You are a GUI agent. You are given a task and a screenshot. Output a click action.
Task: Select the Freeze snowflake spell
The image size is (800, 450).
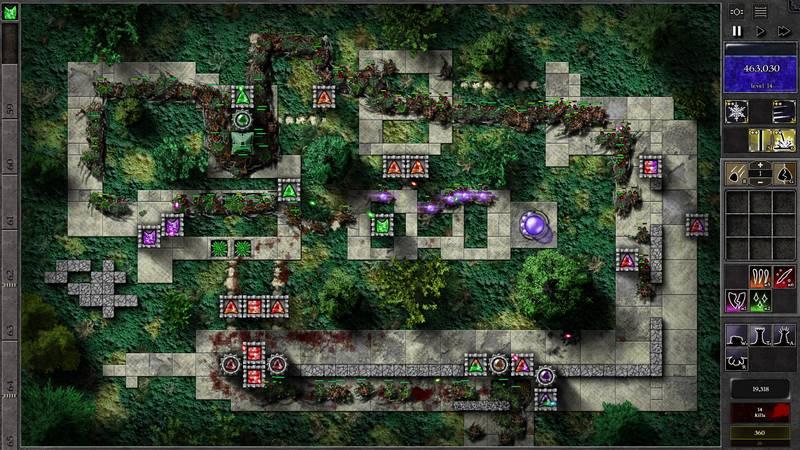tap(737, 111)
